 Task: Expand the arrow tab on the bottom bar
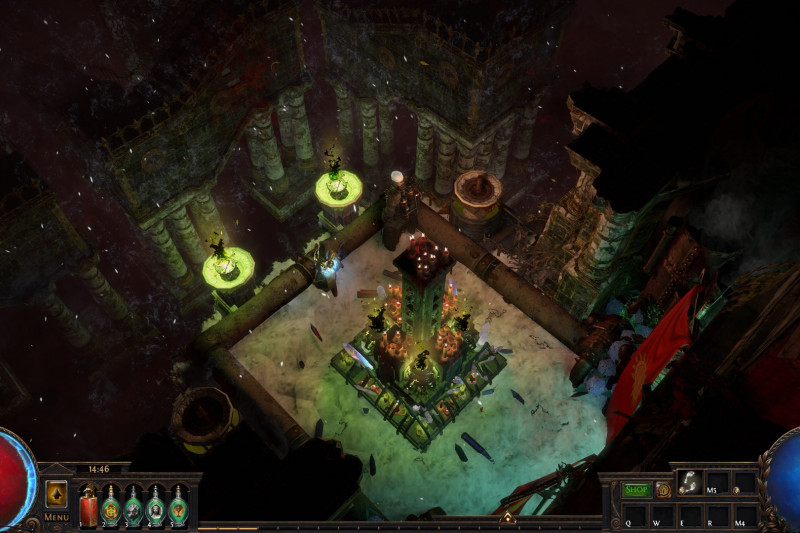point(507,517)
